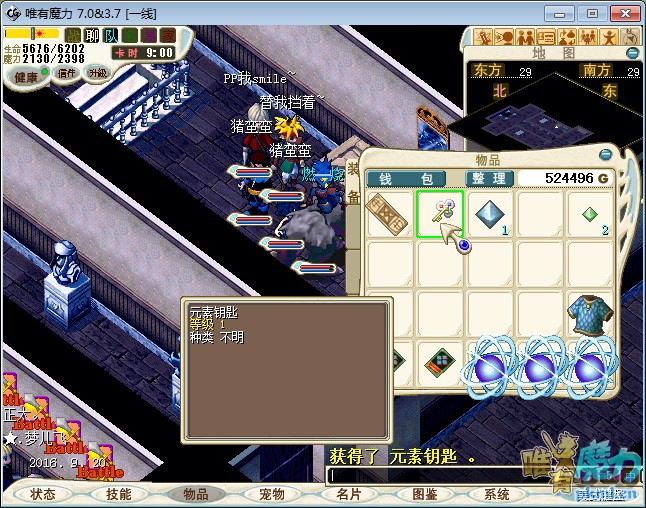This screenshot has height=508, width=646.
Task: Open the 图鉴 encyclopedia tab
Action: [424, 494]
